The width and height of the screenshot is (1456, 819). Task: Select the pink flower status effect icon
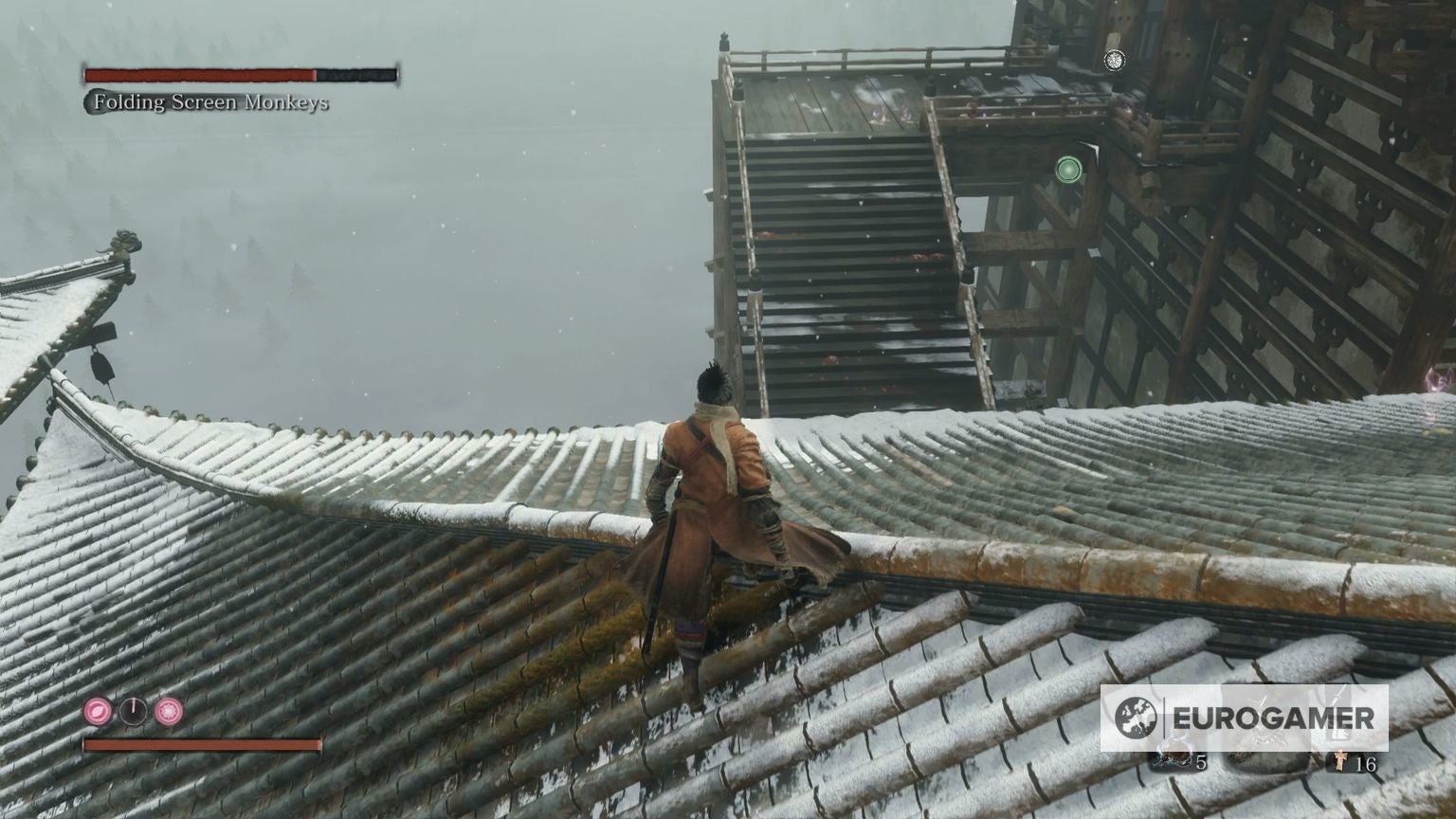(168, 712)
